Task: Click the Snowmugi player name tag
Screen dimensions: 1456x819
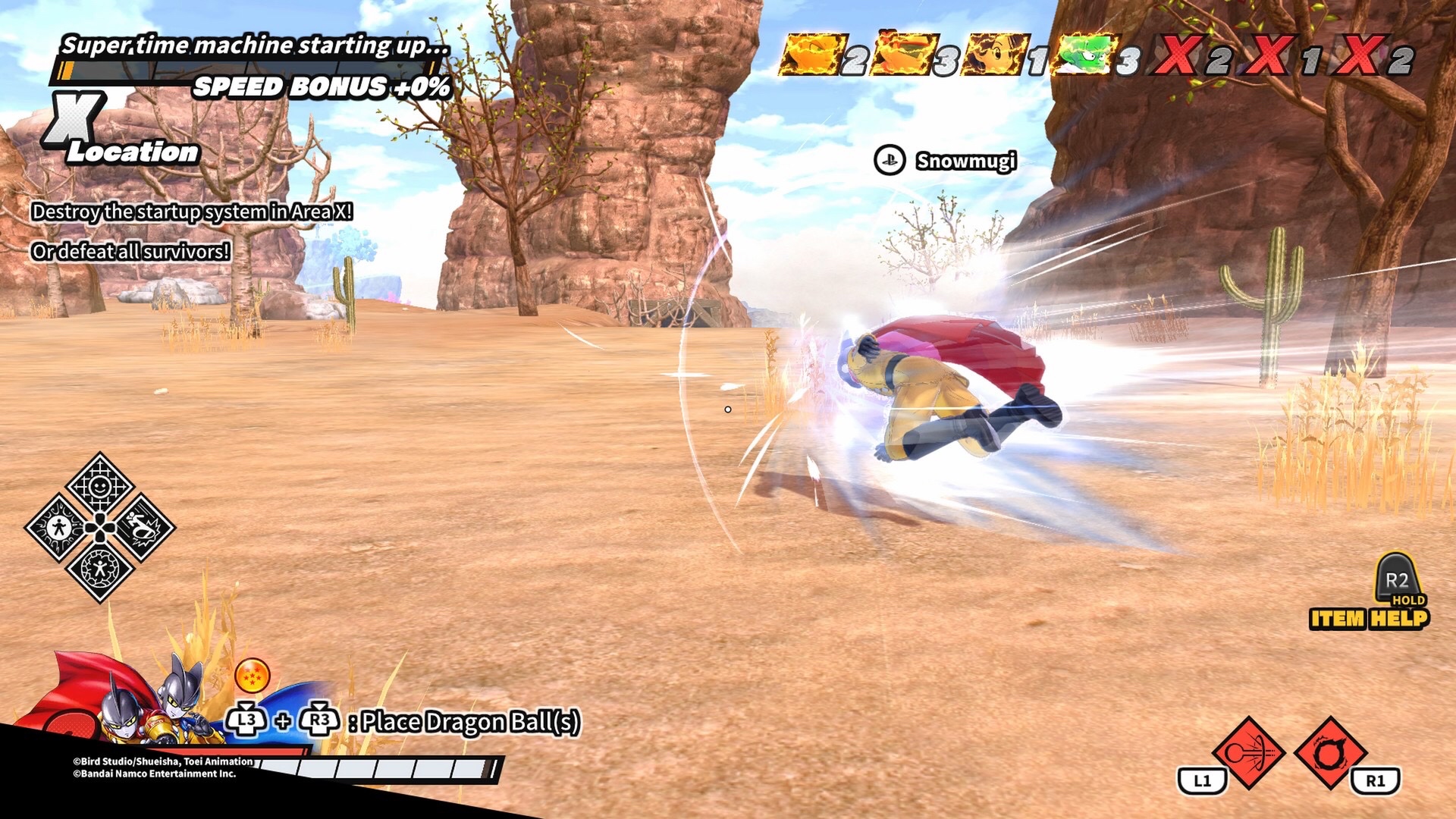Action: 965,161
